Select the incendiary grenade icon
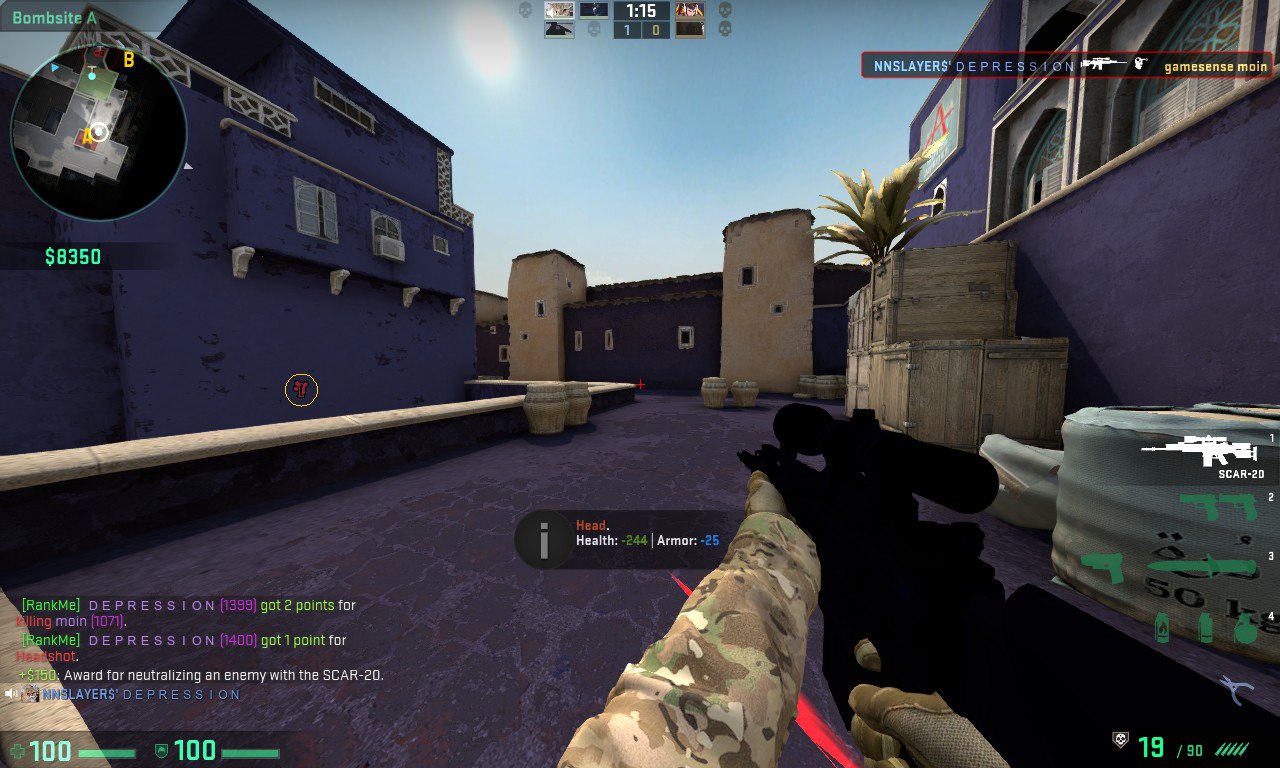This screenshot has width=1280, height=768. click(1164, 628)
